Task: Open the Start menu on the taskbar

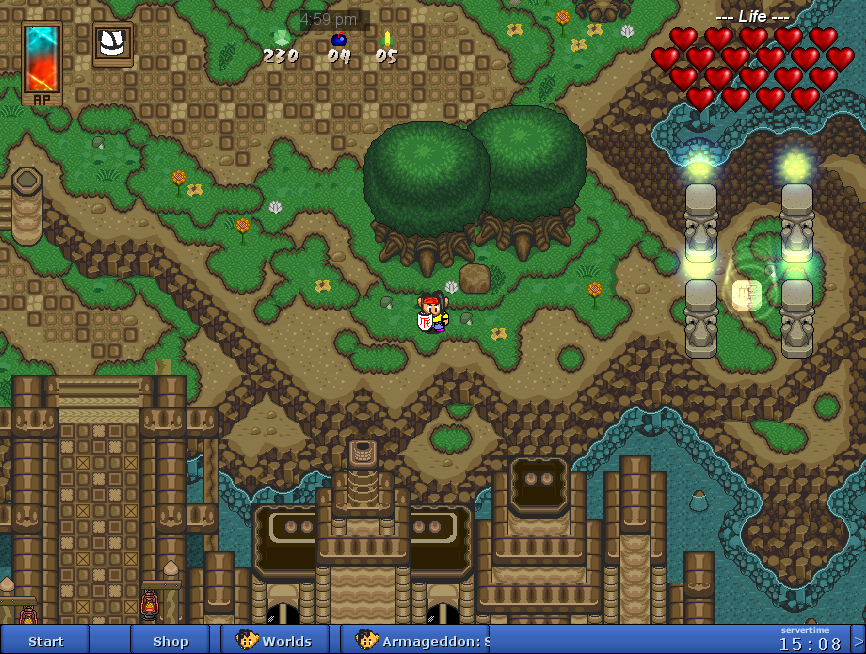Action: point(46,640)
